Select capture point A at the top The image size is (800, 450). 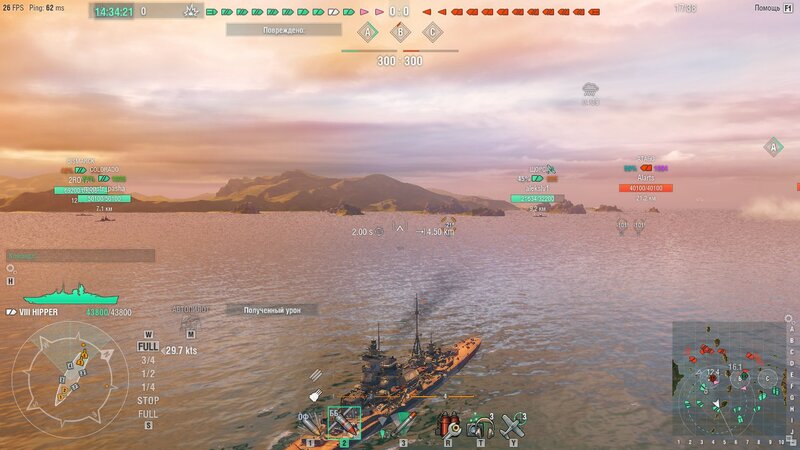[x=367, y=32]
